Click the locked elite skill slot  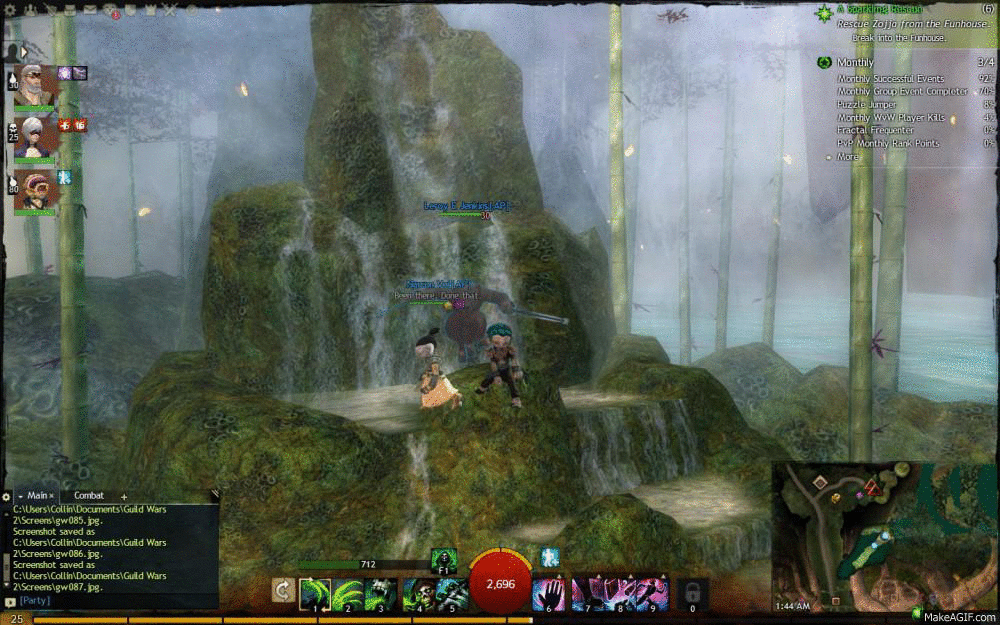tap(692, 592)
